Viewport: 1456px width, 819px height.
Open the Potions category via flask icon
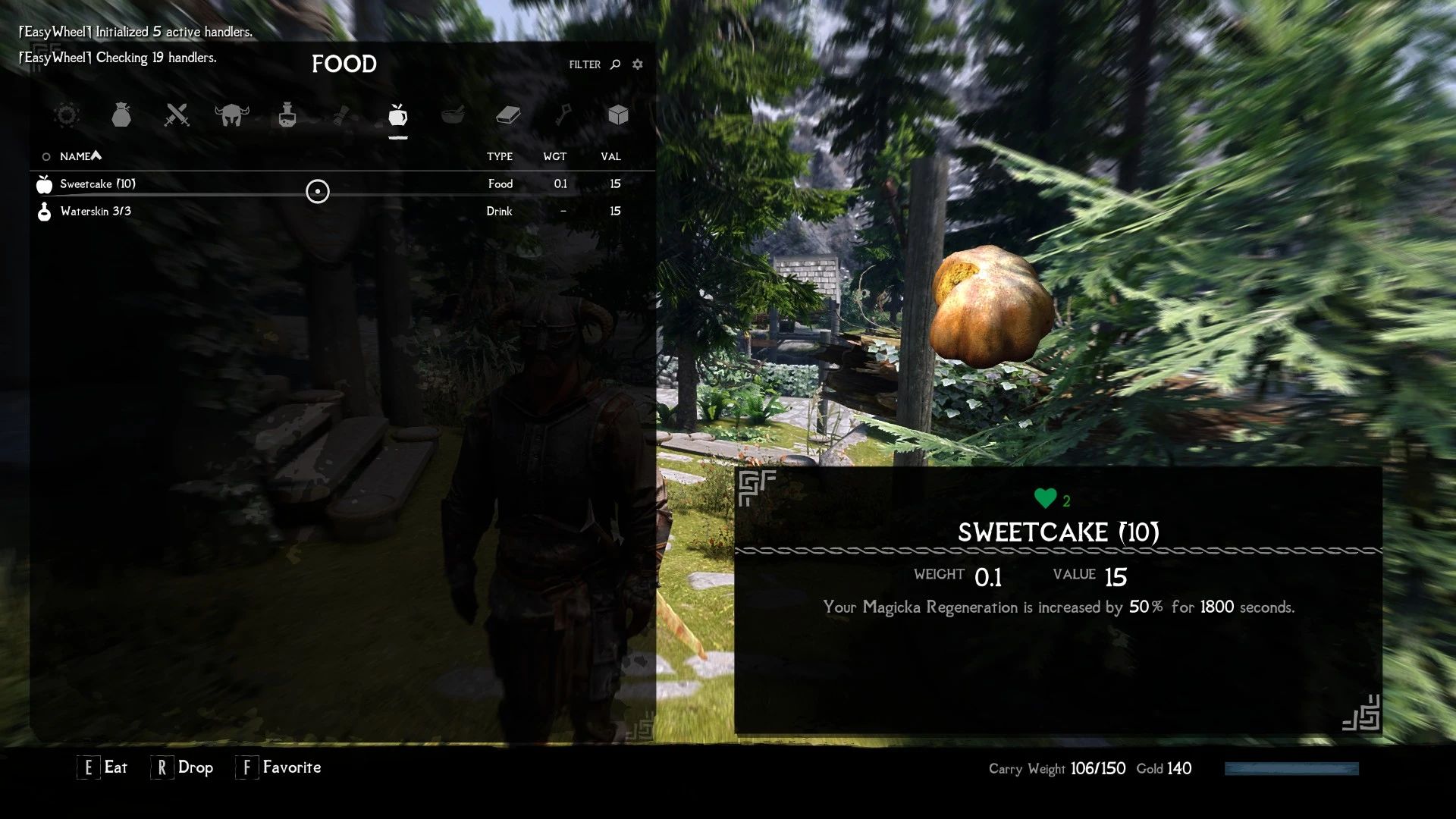point(288,115)
